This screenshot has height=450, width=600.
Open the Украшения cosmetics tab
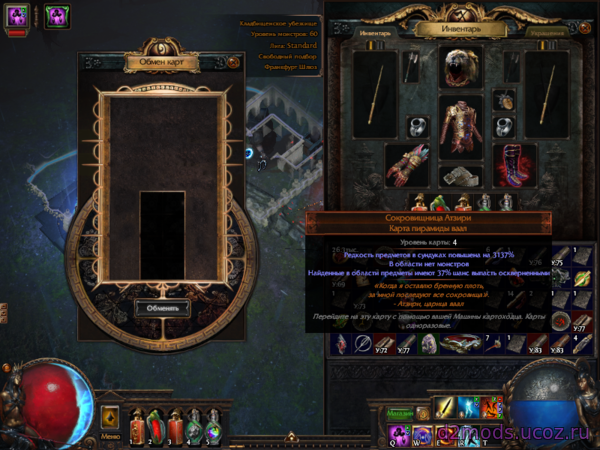546,32
